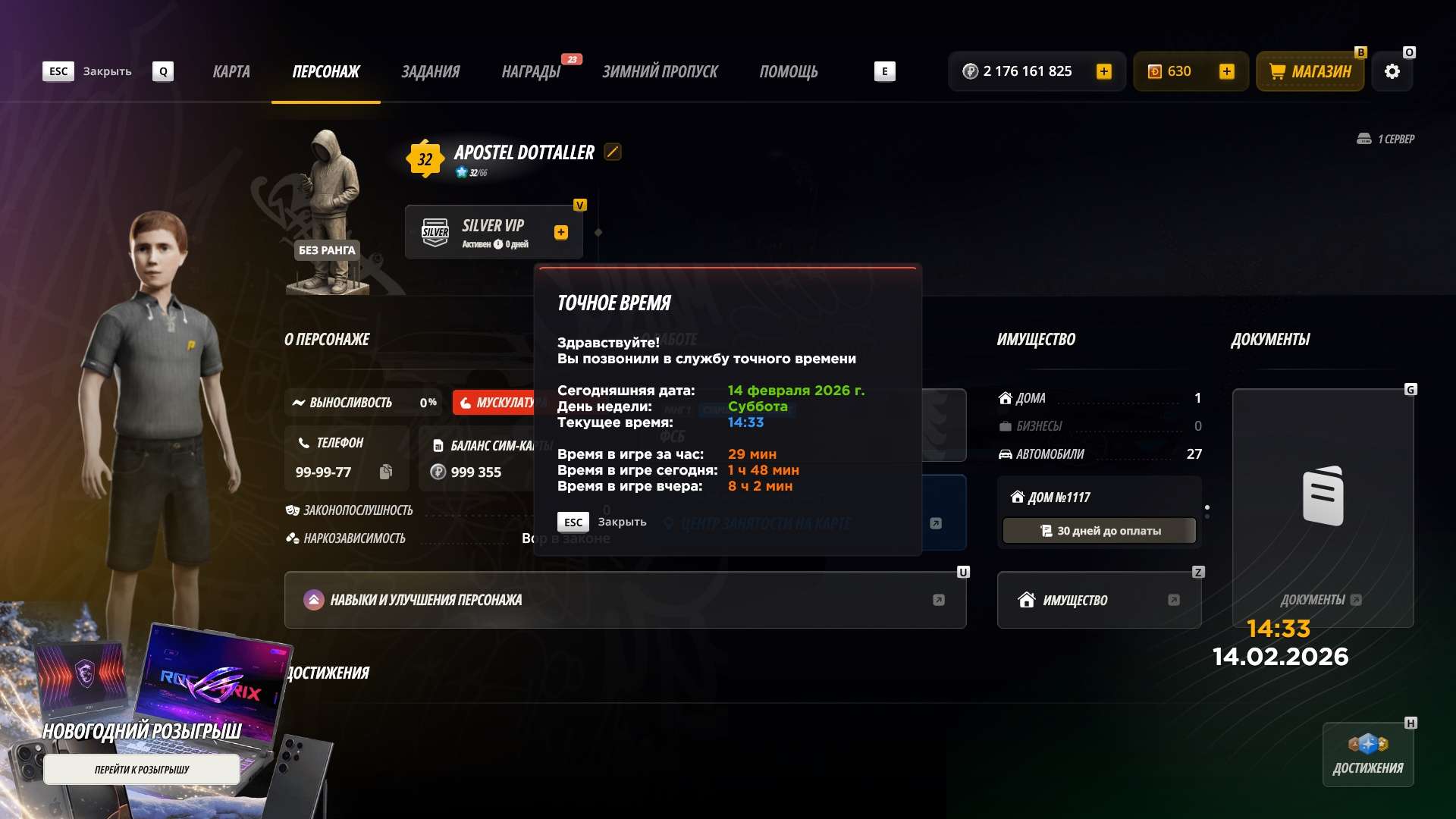Open НАВЫКИ И УЛУЧШЕНИЯ ПЕРСОНАЖА panel
Screen dimensions: 1456x819
(625, 600)
